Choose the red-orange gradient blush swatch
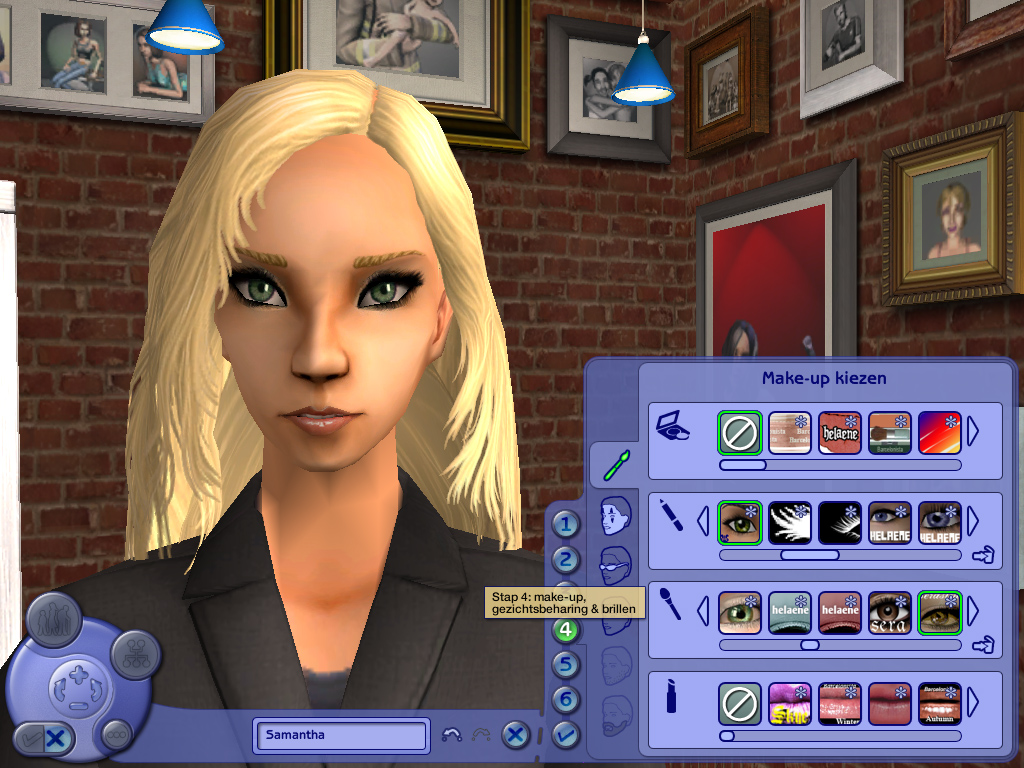 point(939,433)
